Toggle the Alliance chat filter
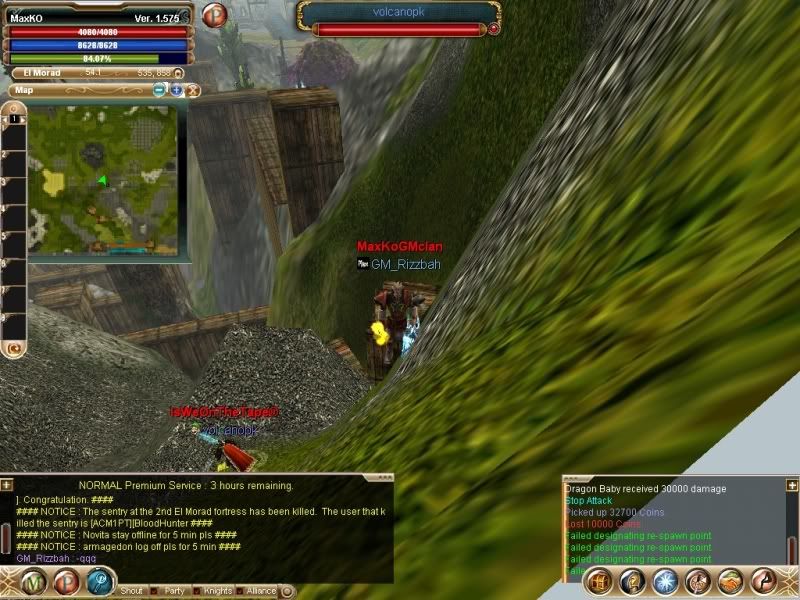This screenshot has width=800, height=600. (x=241, y=591)
